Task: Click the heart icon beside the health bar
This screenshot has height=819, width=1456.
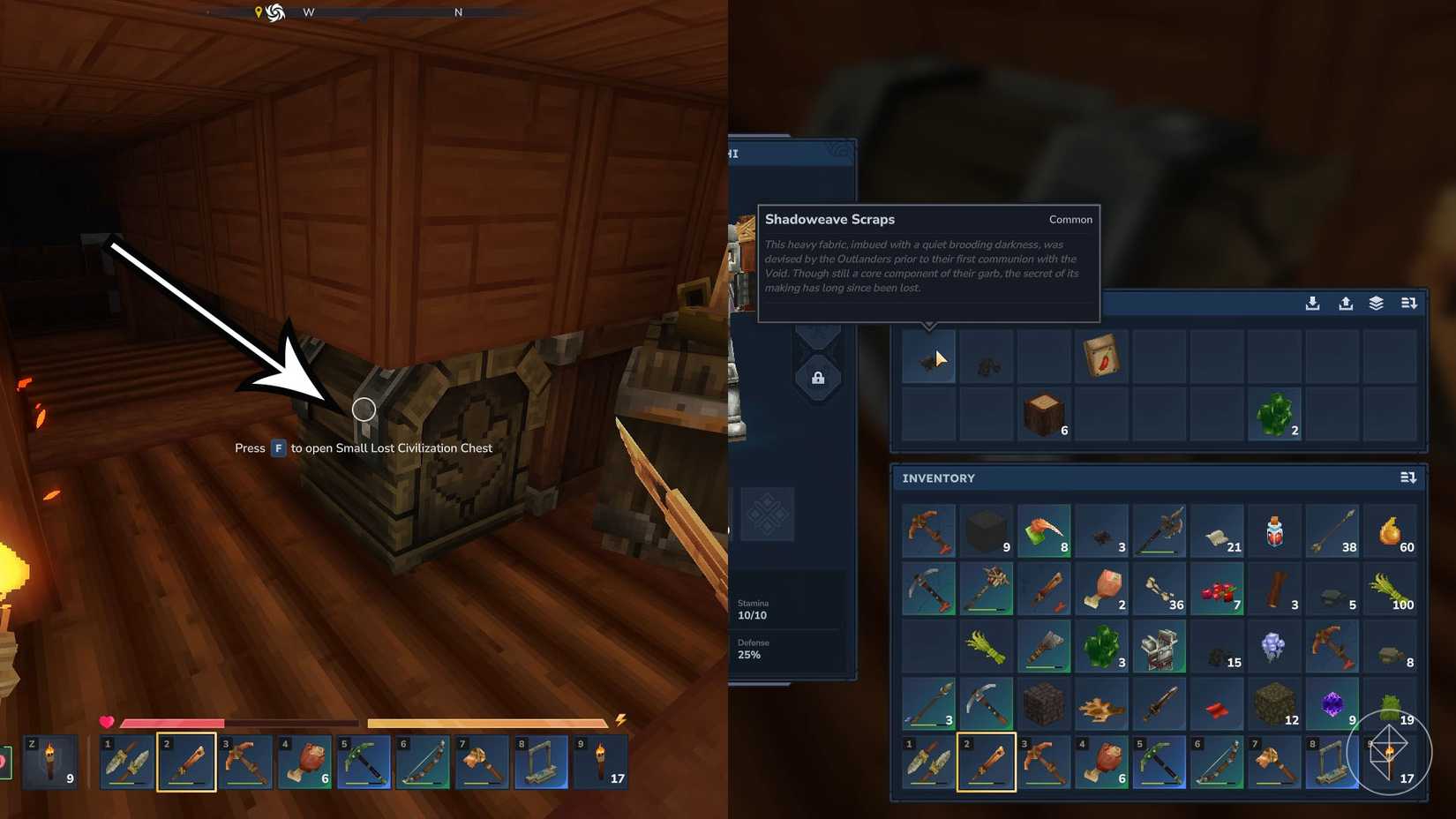Action: [x=107, y=722]
